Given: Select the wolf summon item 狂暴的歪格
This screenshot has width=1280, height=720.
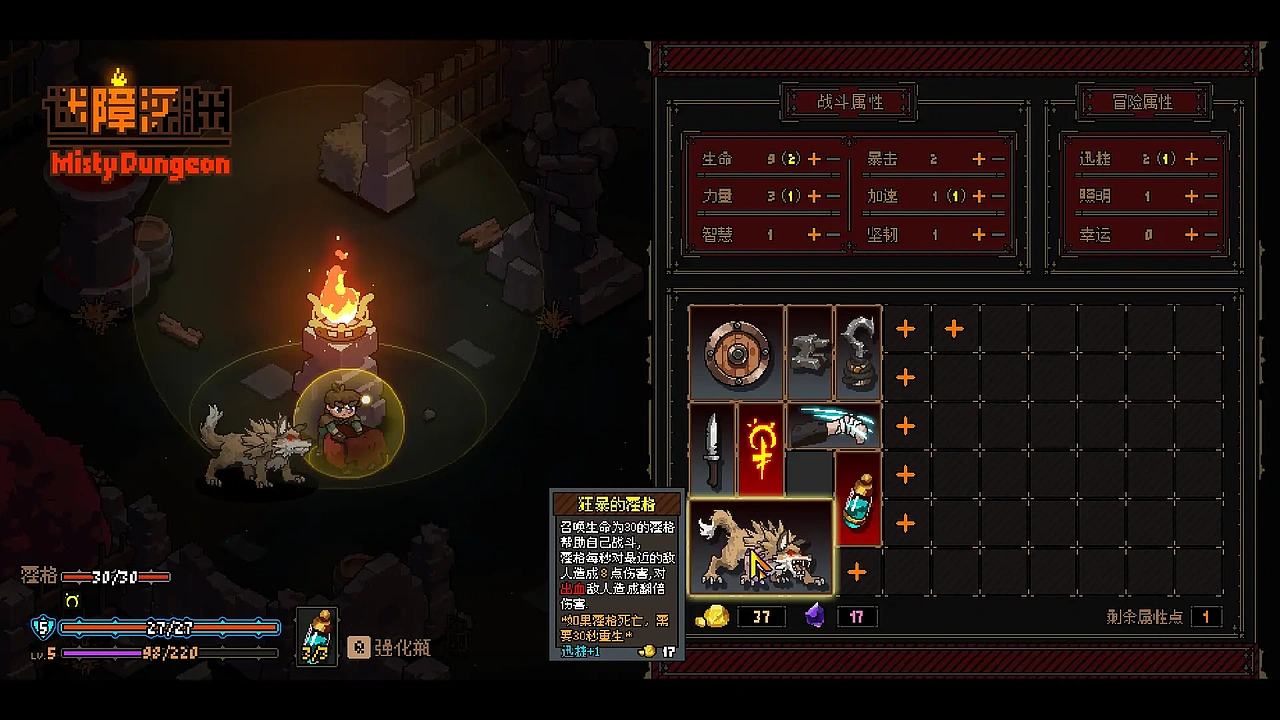Looking at the screenshot, I should pyautogui.click(x=760, y=545).
